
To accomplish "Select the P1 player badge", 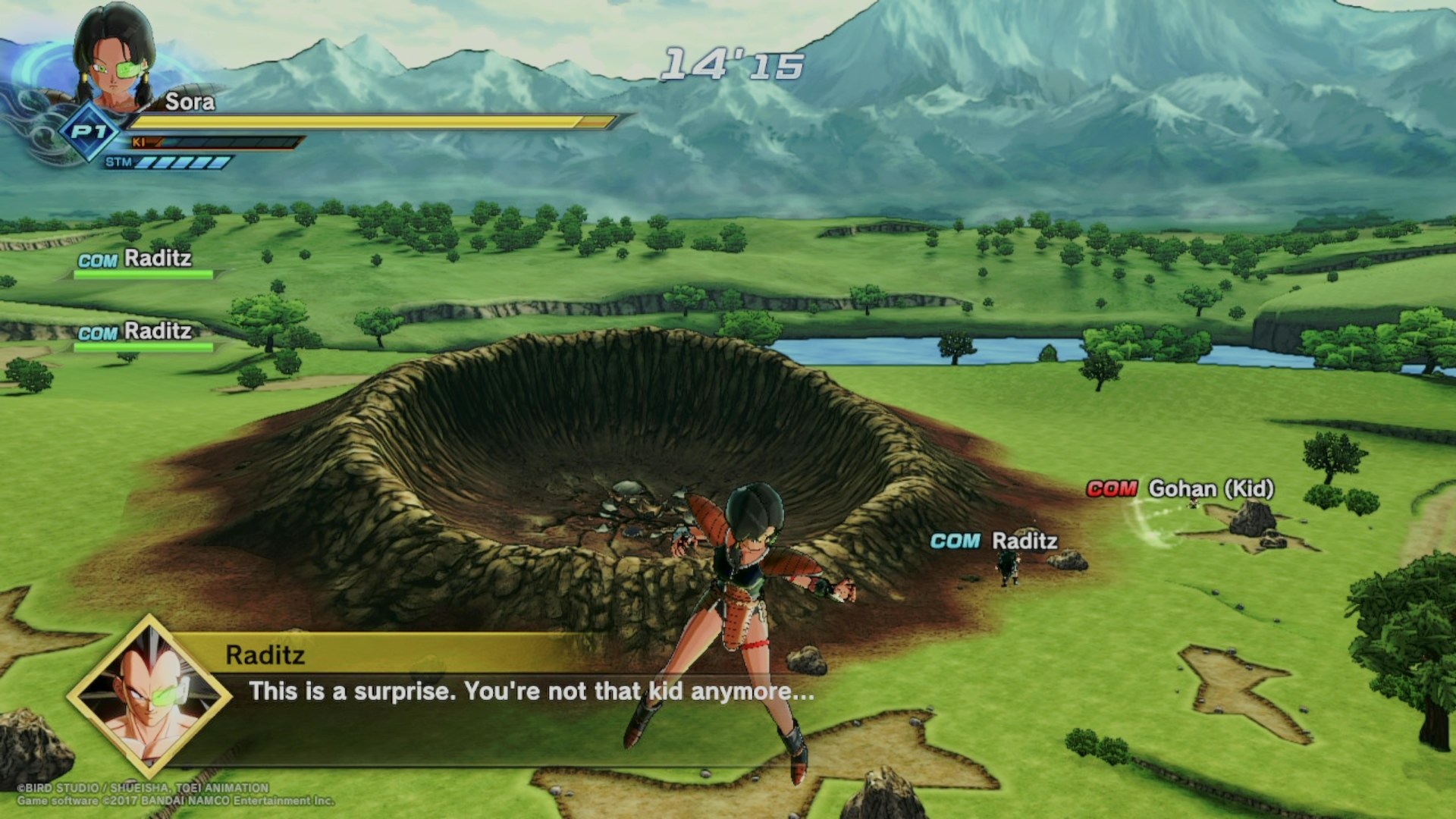I will [x=89, y=132].
